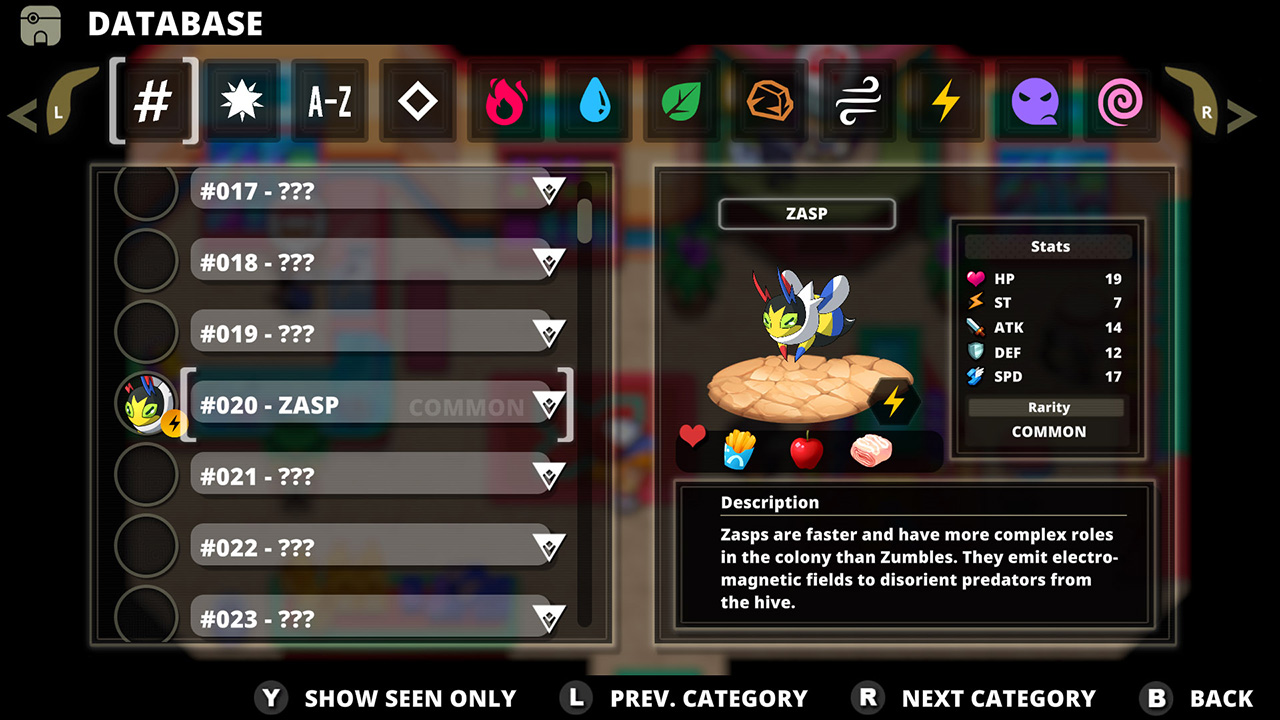
Task: Open the leaf type category
Action: click(x=681, y=100)
